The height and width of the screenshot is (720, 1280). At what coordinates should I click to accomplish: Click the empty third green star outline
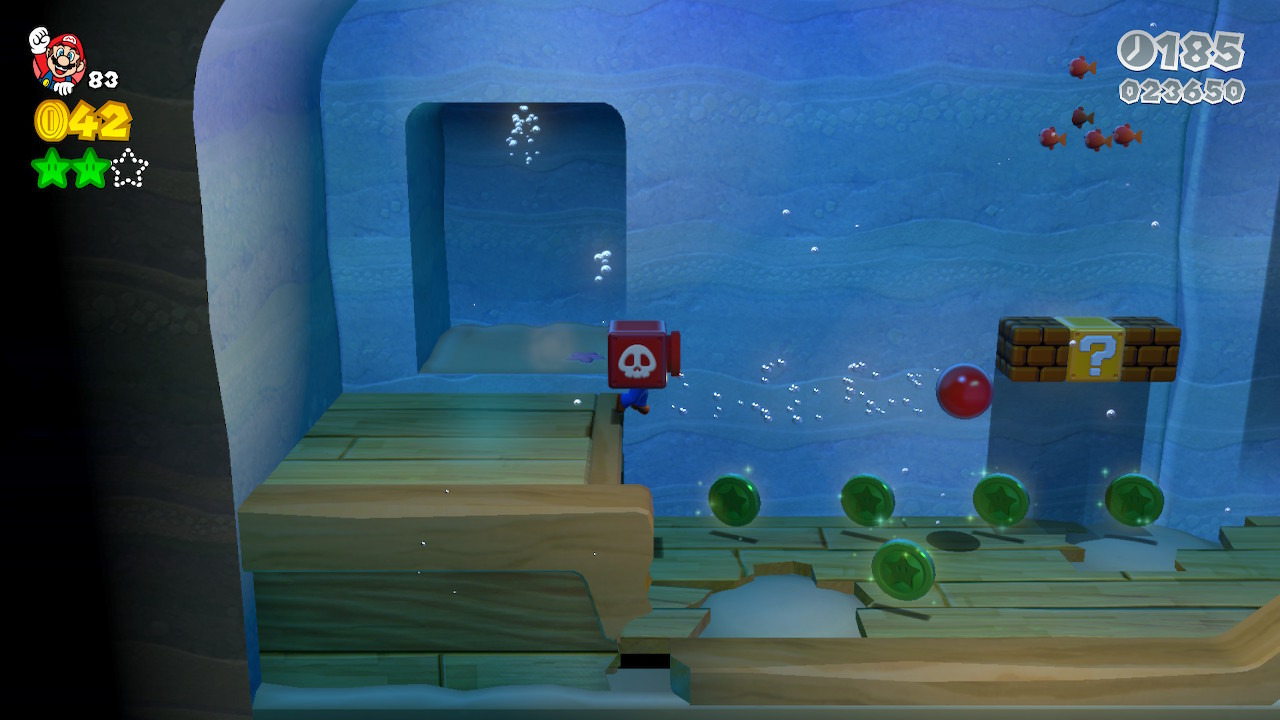point(129,168)
